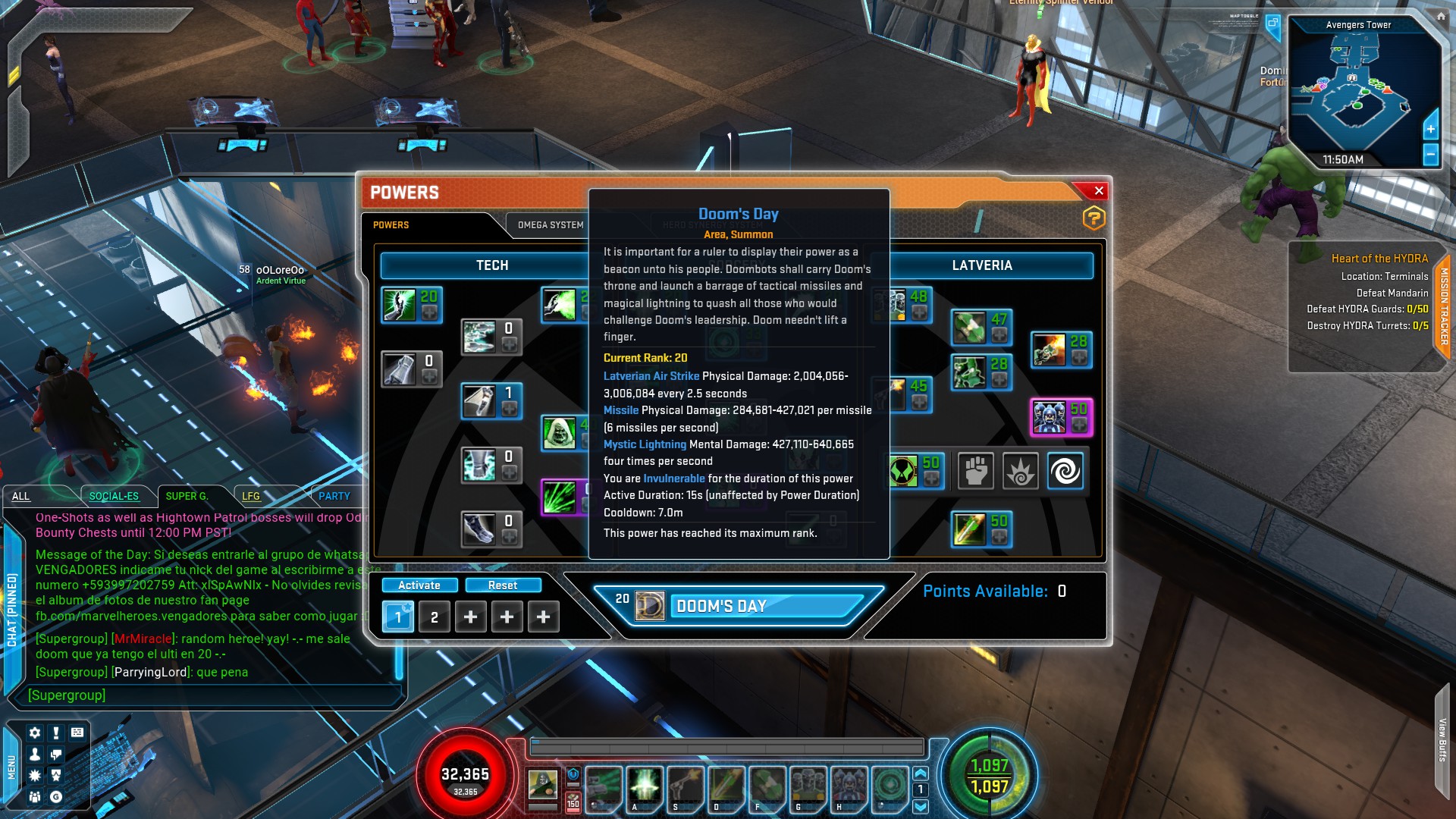Open the achievements medal icon in the MENU
1456x819 pixels.
click(x=56, y=775)
